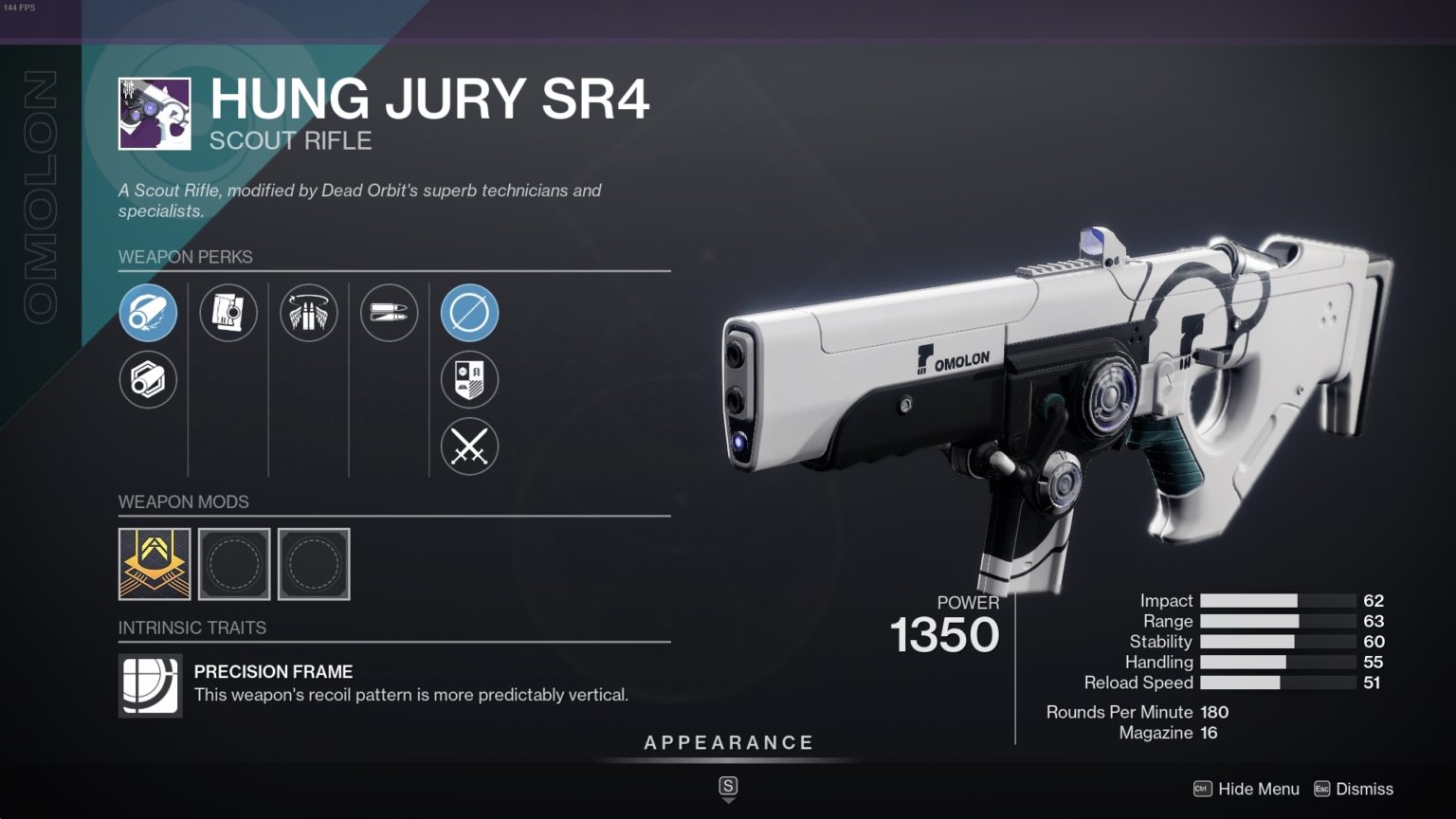Click the blue slashed-circle trait perk

tap(469, 313)
